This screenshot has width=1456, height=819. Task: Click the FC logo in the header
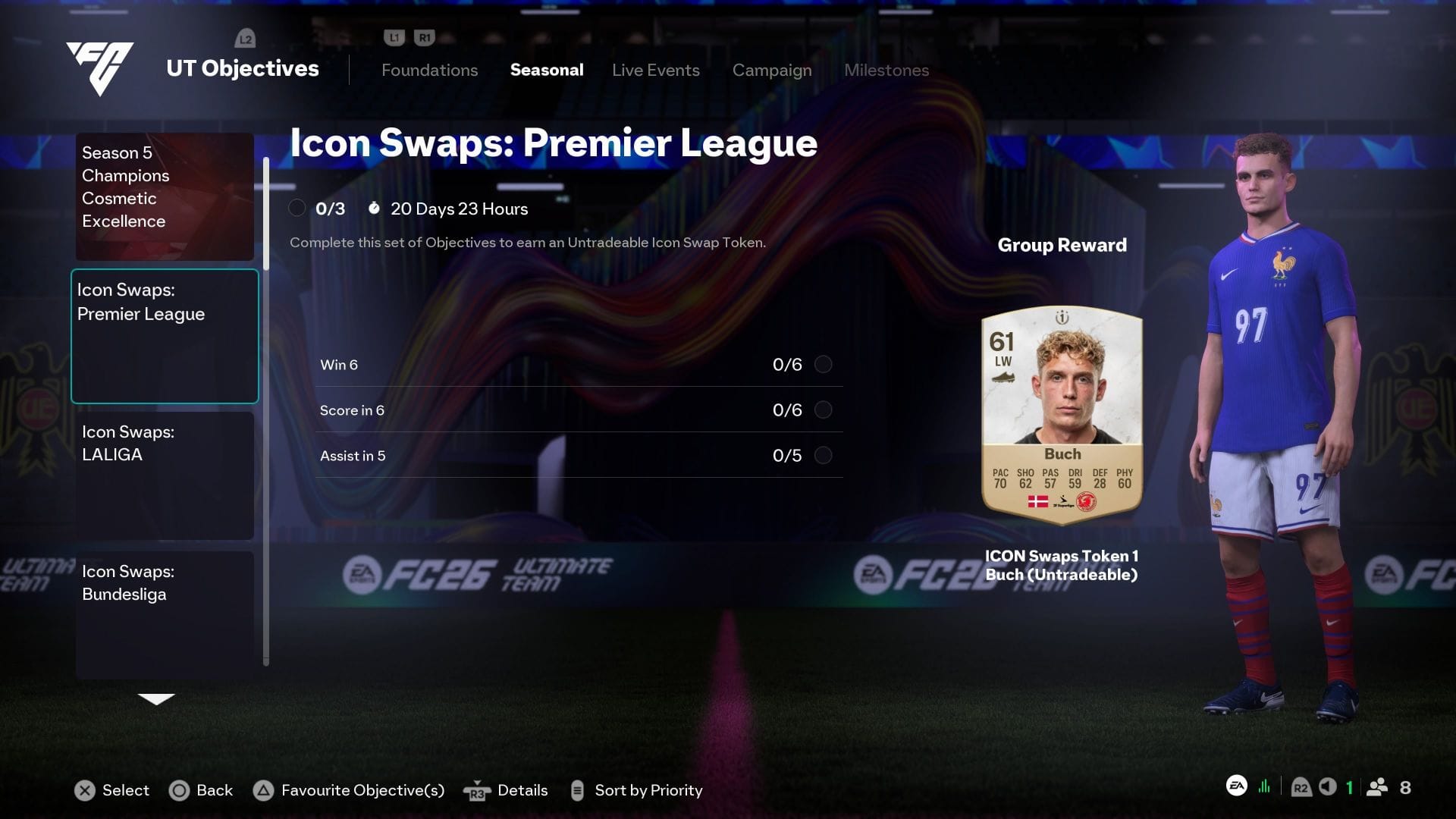(x=100, y=67)
